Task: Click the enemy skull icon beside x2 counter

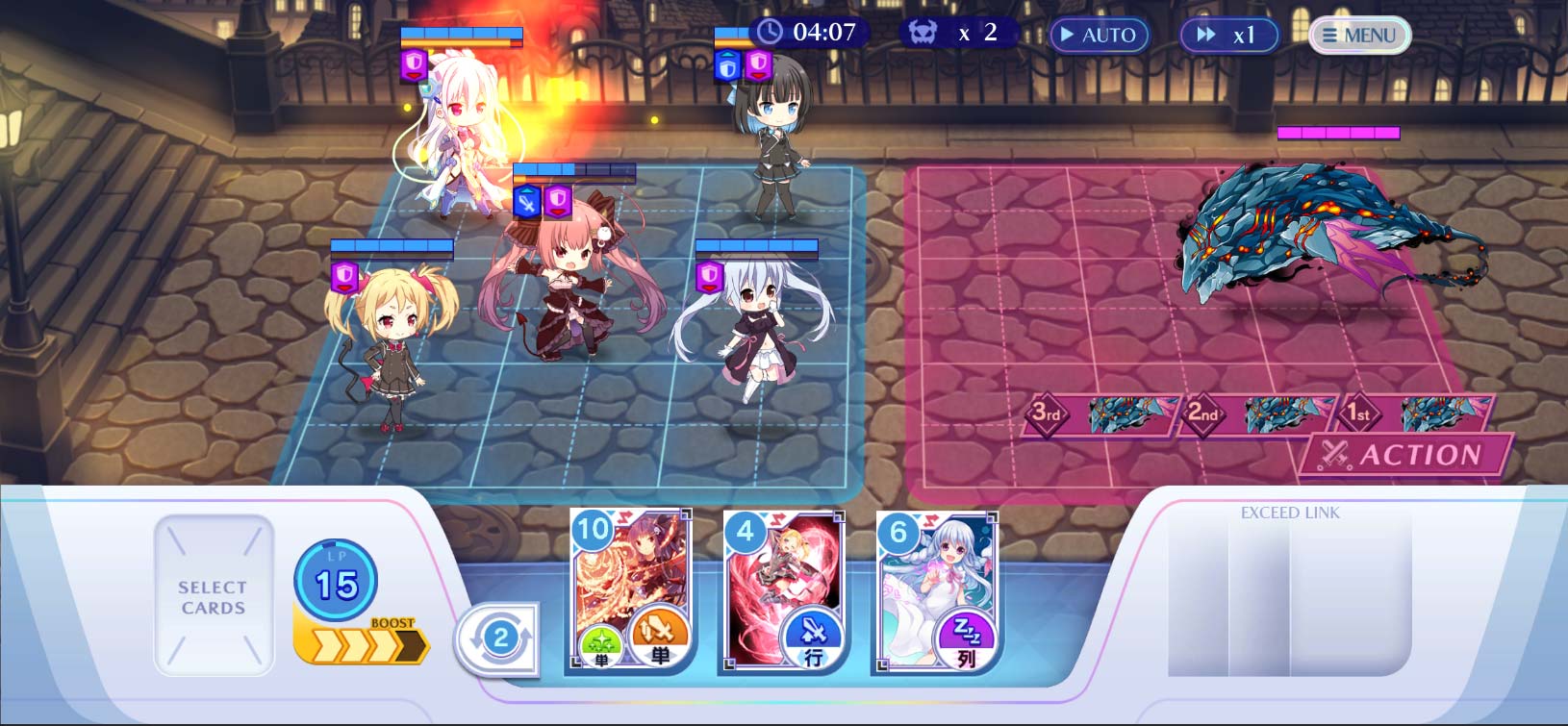Action: coord(924,32)
